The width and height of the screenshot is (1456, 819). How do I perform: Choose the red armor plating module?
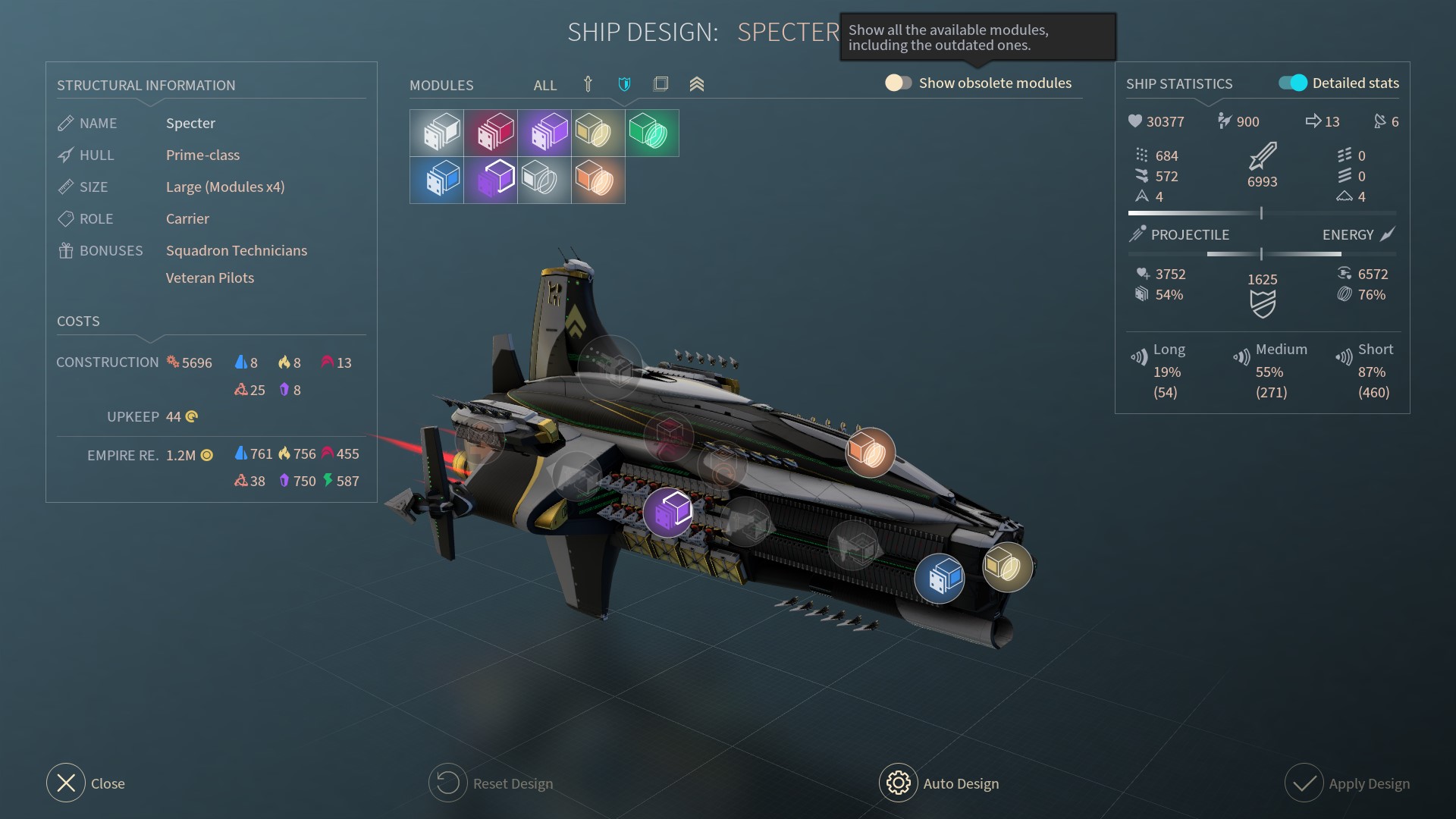[491, 133]
